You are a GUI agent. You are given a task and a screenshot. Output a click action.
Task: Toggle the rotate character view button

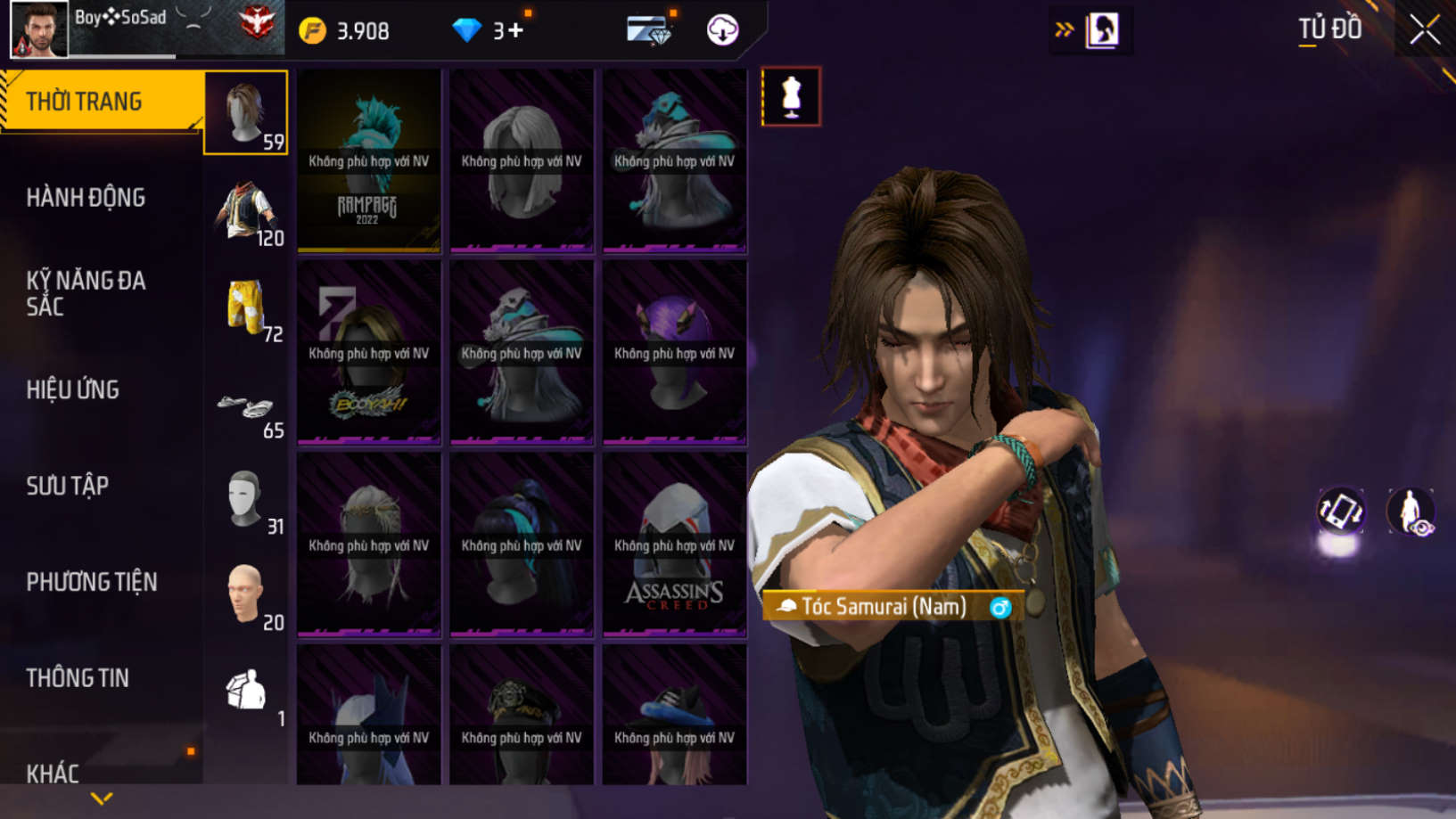pos(1340,512)
